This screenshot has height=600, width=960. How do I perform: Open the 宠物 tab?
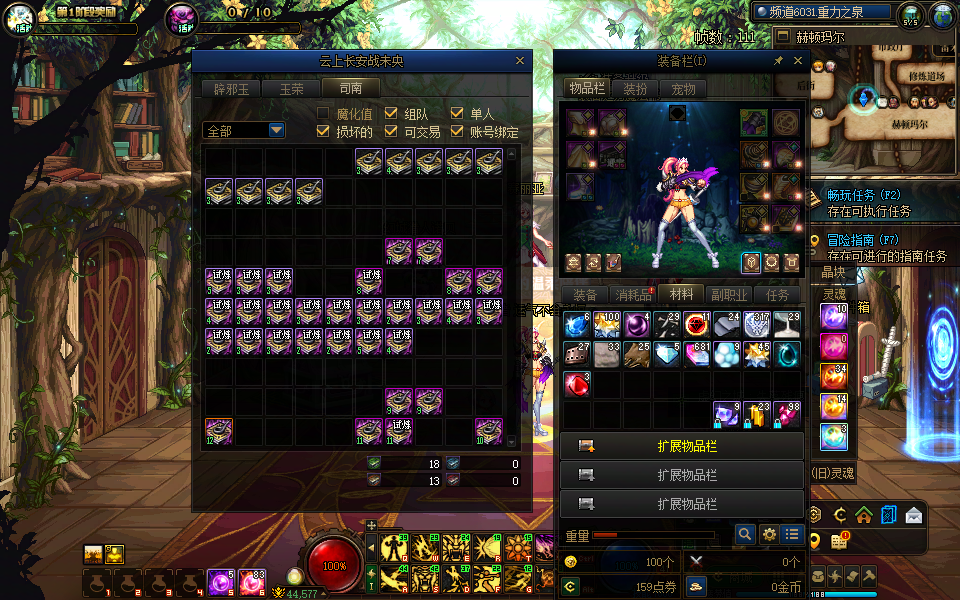coord(683,89)
